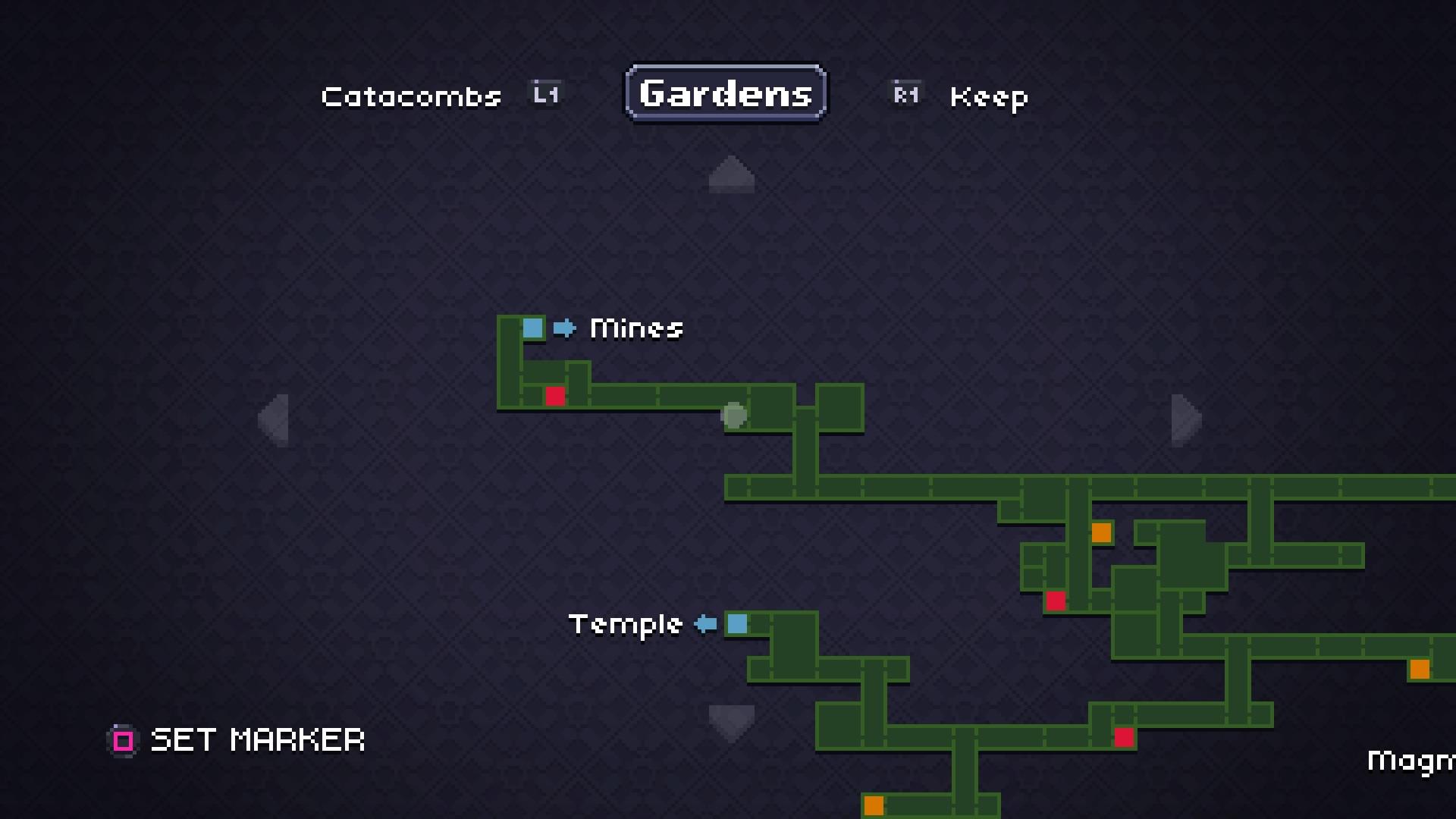This screenshot has width=1456, height=819.
Task: Expand the map downward using the down arrow
Action: [x=730, y=721]
